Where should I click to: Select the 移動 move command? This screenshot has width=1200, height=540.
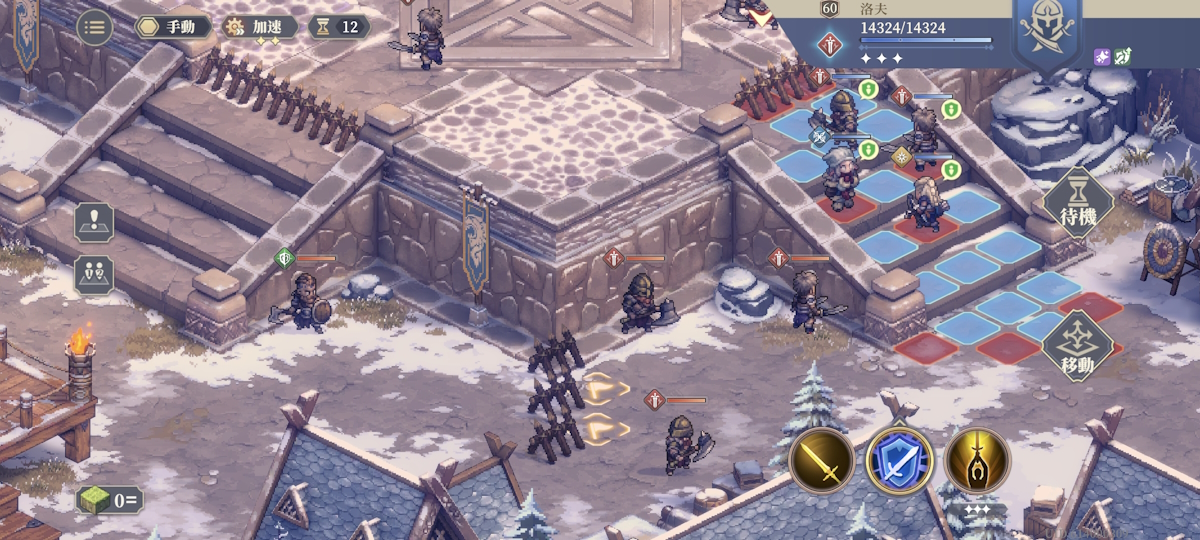(1077, 345)
